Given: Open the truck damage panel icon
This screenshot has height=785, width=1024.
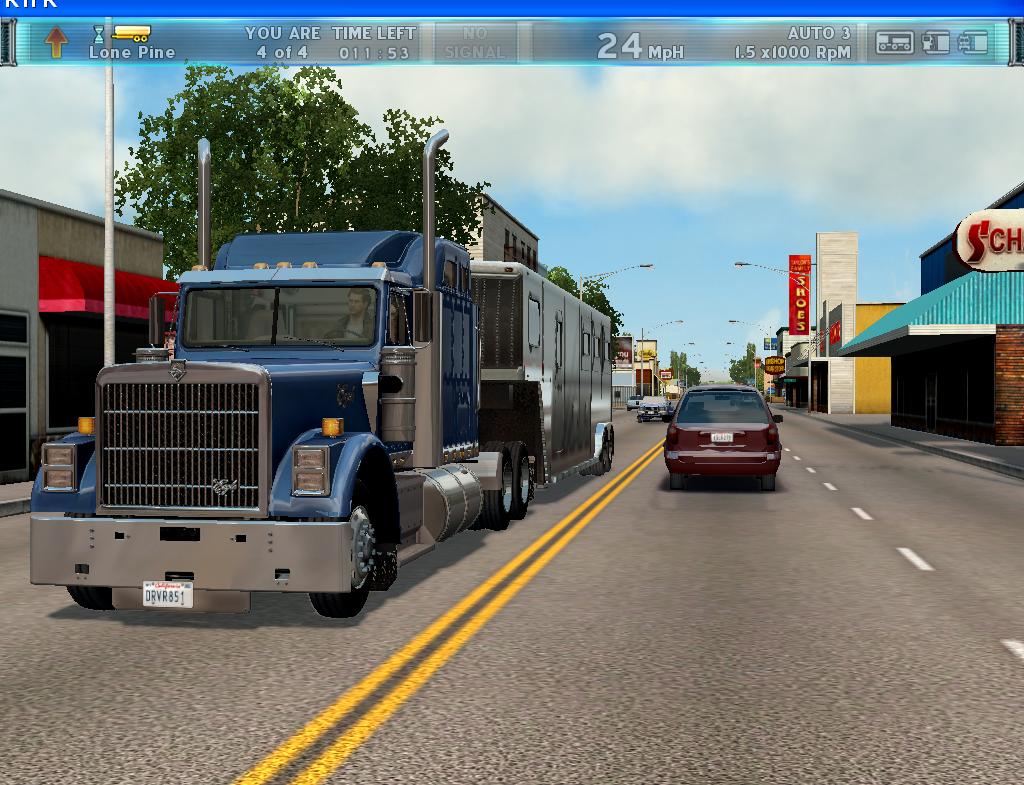Looking at the screenshot, I should (973, 42).
